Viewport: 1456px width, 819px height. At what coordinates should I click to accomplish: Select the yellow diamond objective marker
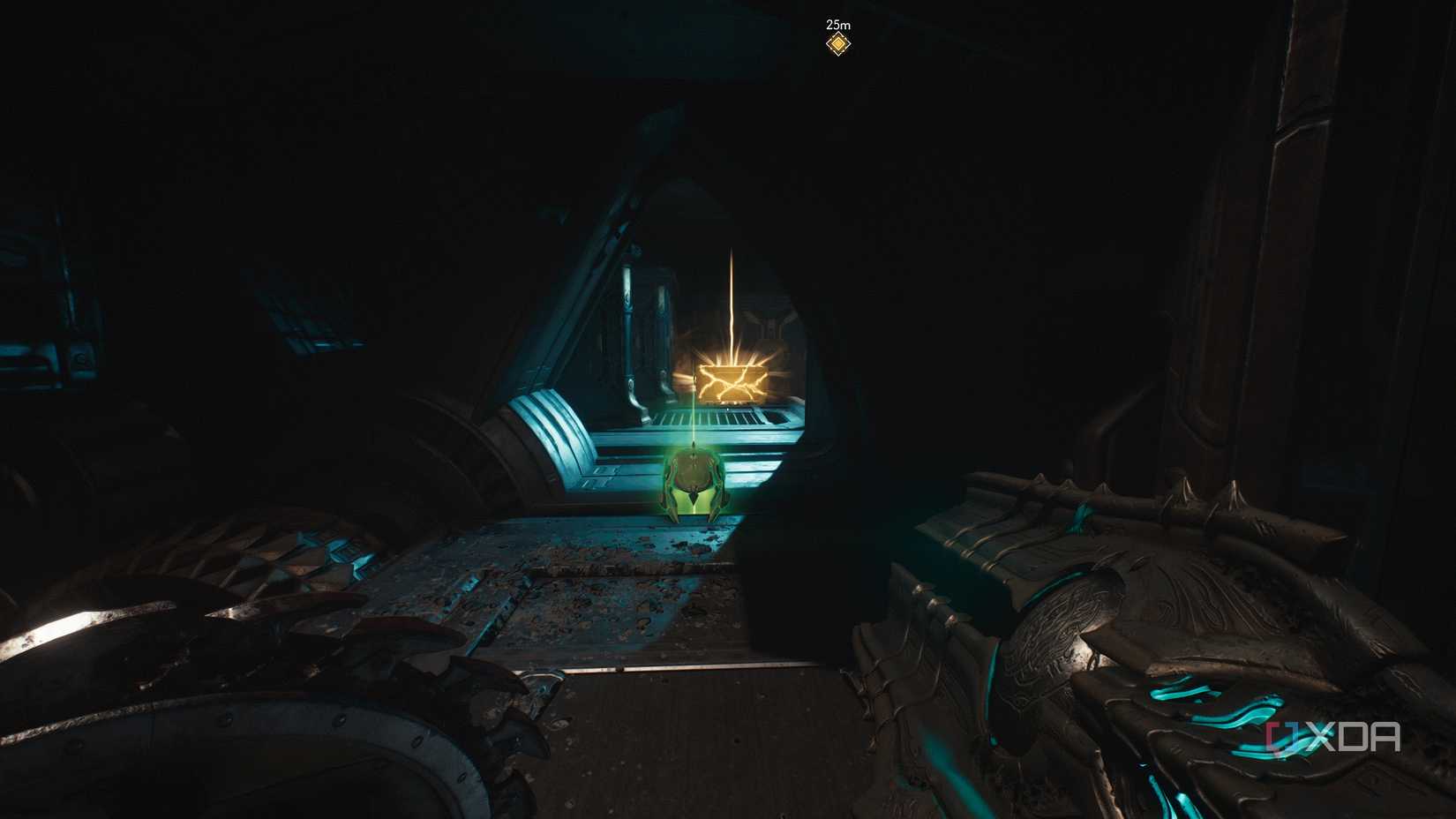tap(837, 44)
